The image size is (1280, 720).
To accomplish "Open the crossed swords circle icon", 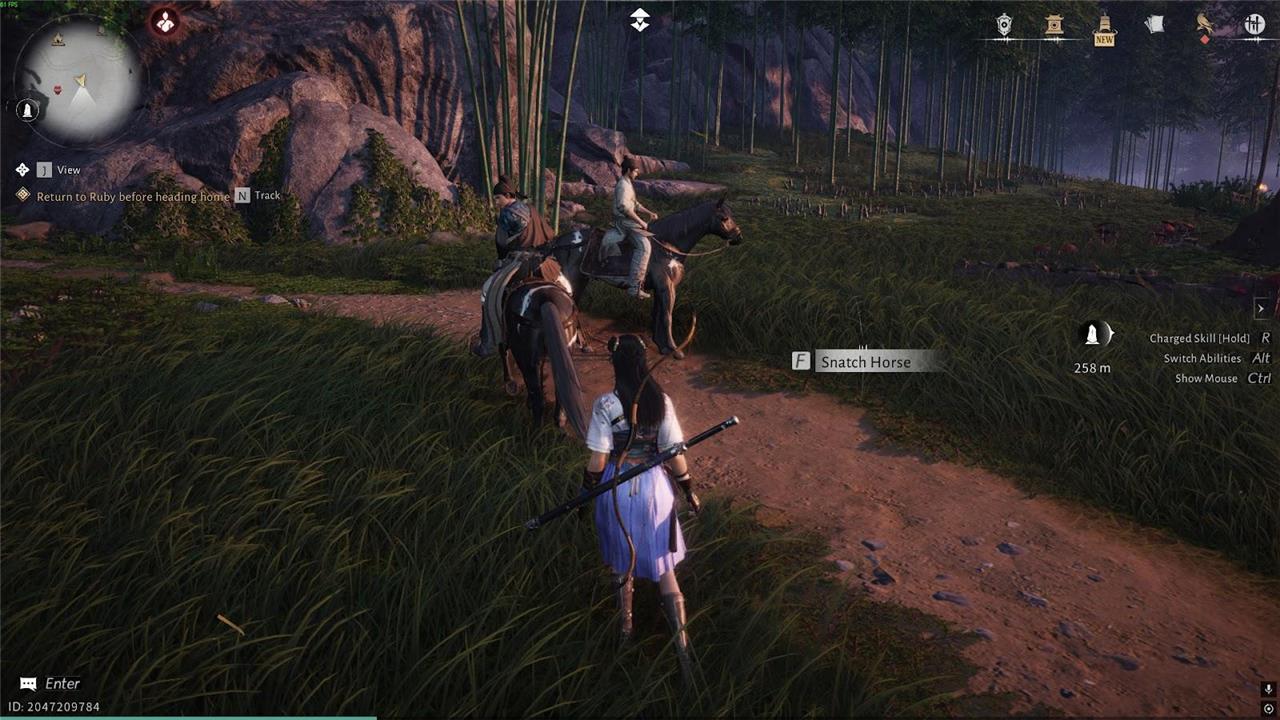I will click(1254, 25).
